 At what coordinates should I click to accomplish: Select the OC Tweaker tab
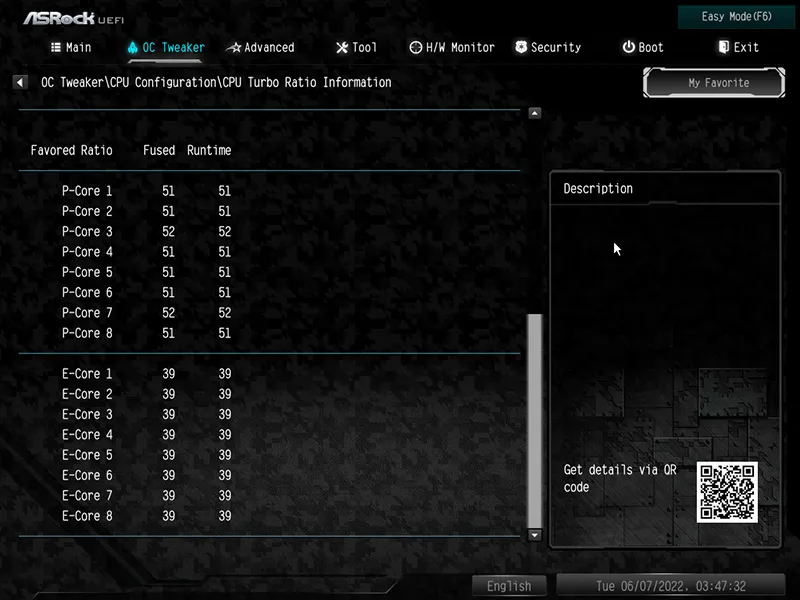coord(165,47)
